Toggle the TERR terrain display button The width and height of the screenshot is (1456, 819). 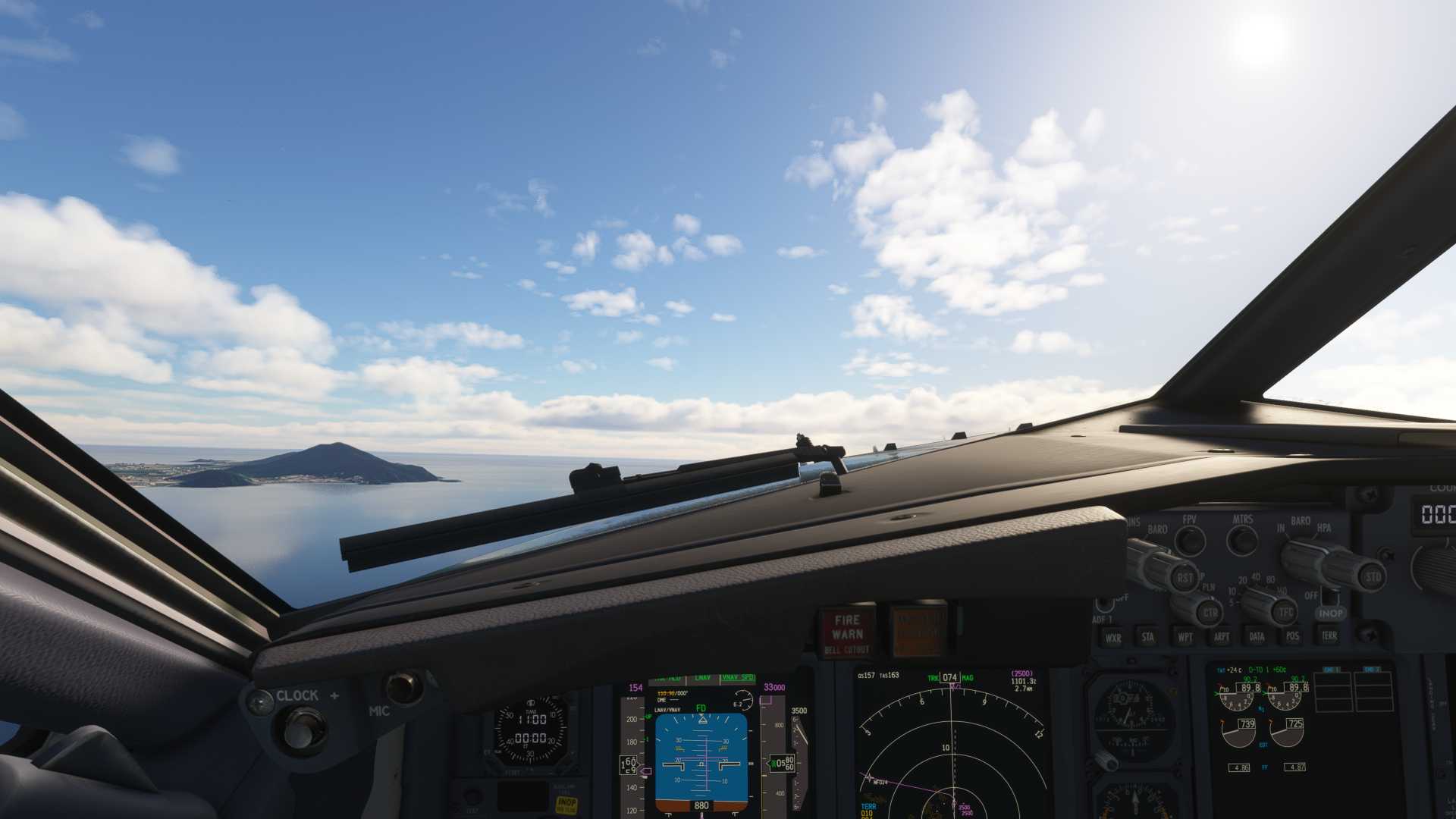(x=1329, y=635)
